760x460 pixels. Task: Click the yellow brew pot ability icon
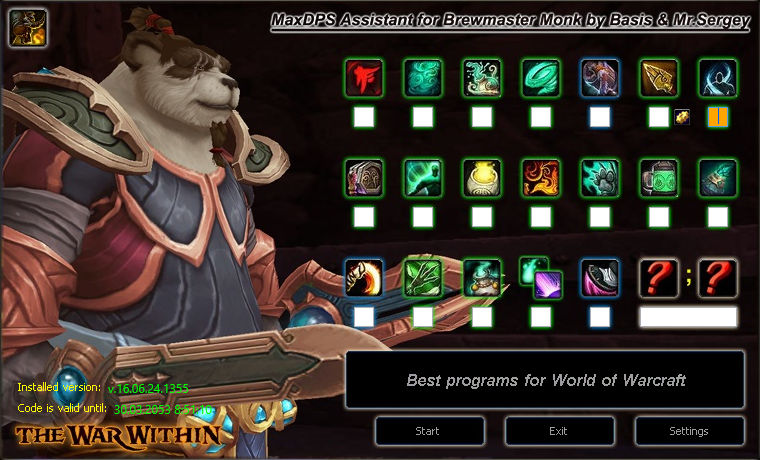point(482,177)
